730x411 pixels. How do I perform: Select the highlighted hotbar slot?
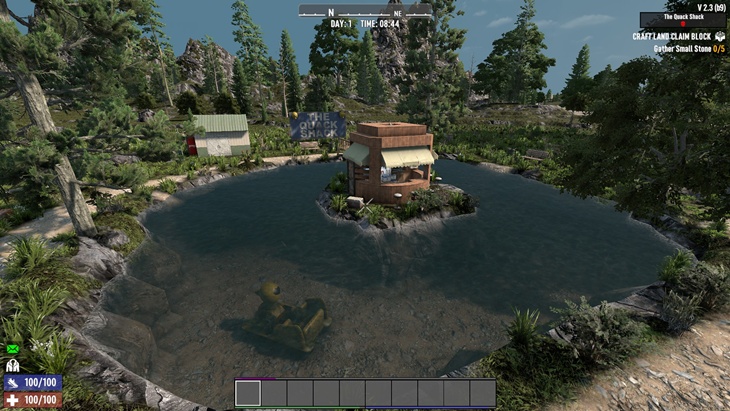[248, 393]
